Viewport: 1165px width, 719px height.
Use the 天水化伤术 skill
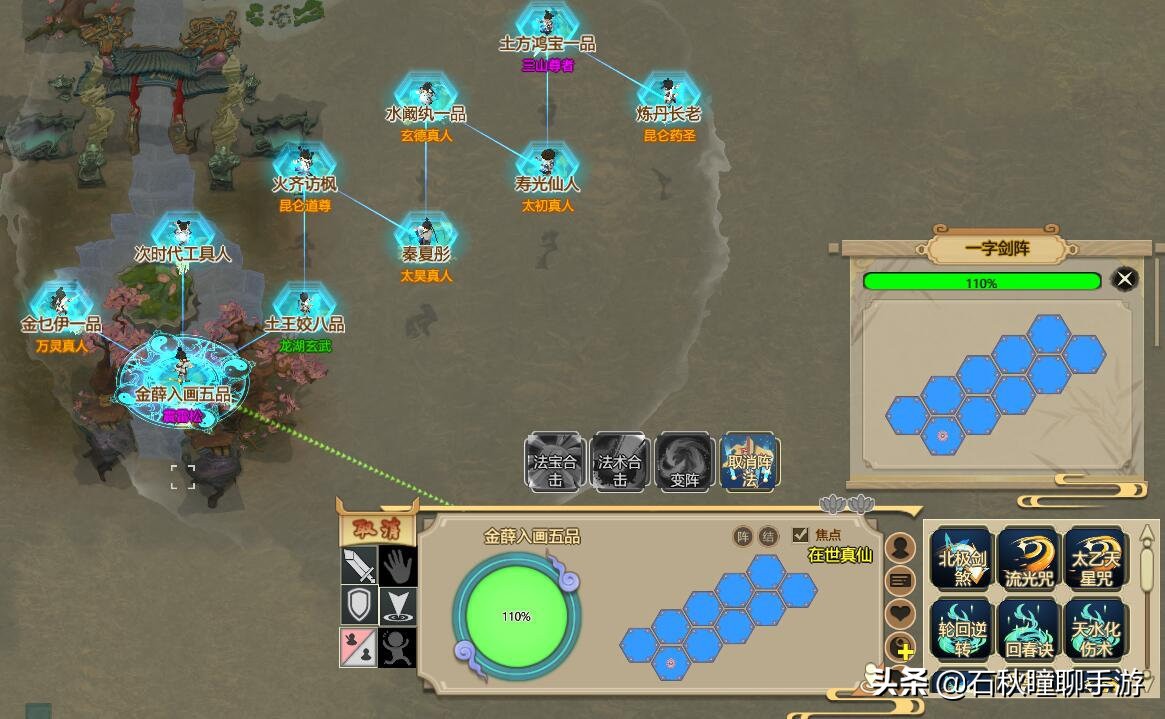(x=1094, y=629)
